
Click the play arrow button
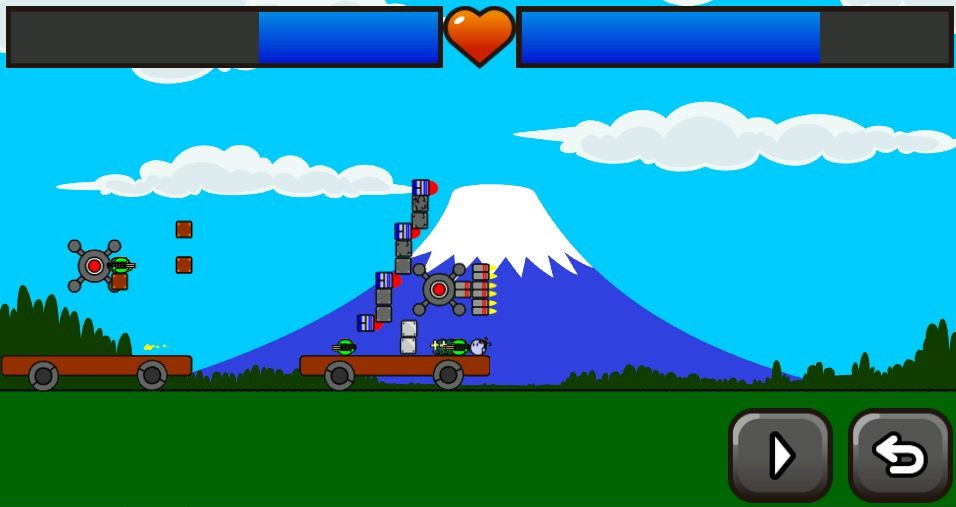pyautogui.click(x=780, y=455)
